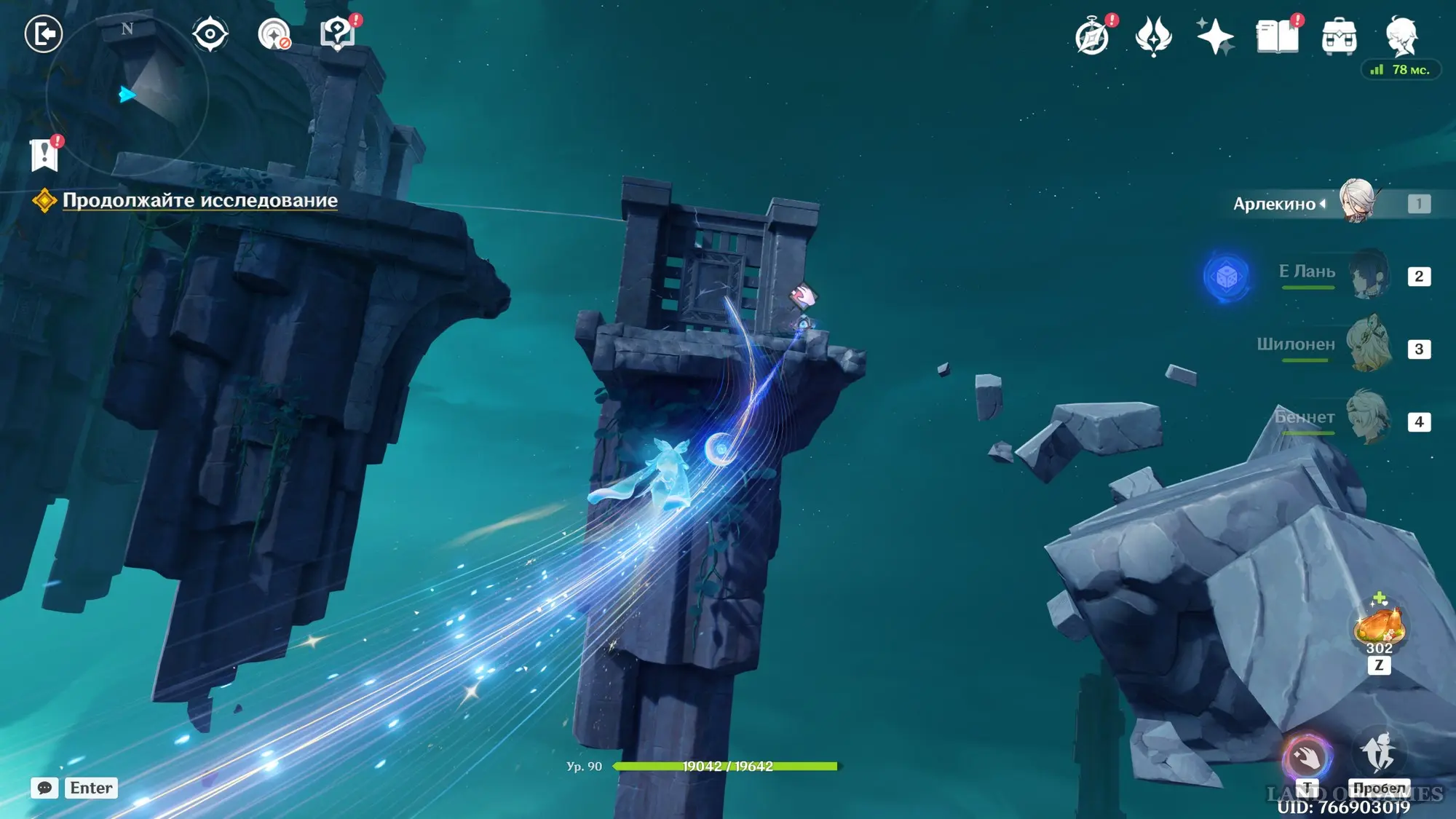
Task: Open the compass events icon
Action: (x=1092, y=37)
